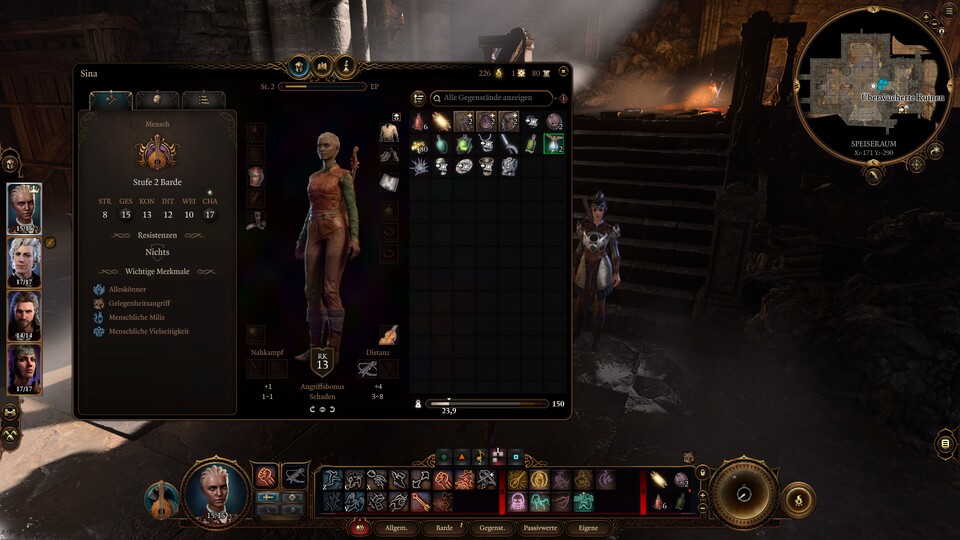Click the end turn hourglass dial
Image resolution: width=960 pixels, height=540 pixels.
tap(744, 492)
